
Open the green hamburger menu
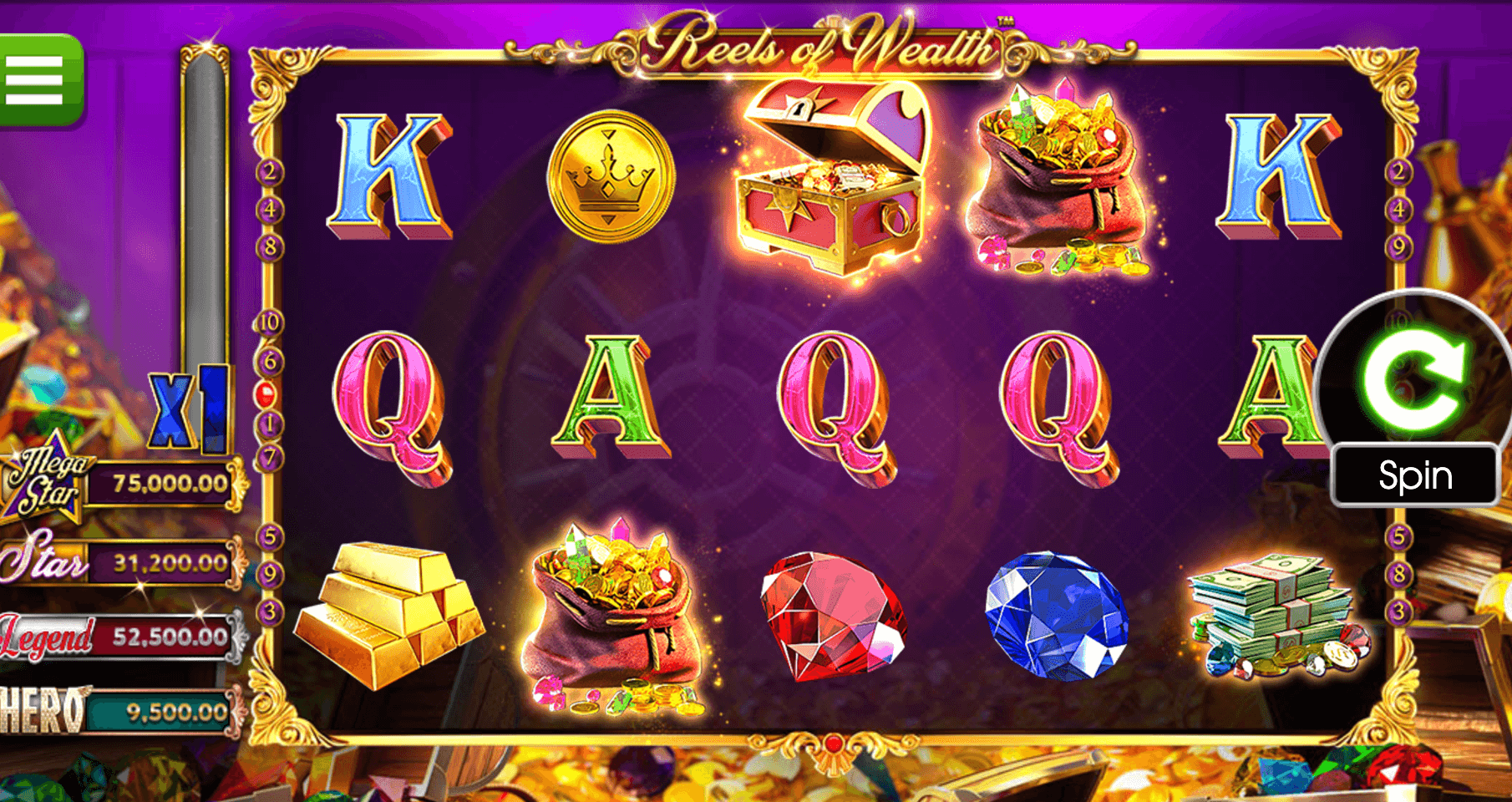(x=38, y=80)
